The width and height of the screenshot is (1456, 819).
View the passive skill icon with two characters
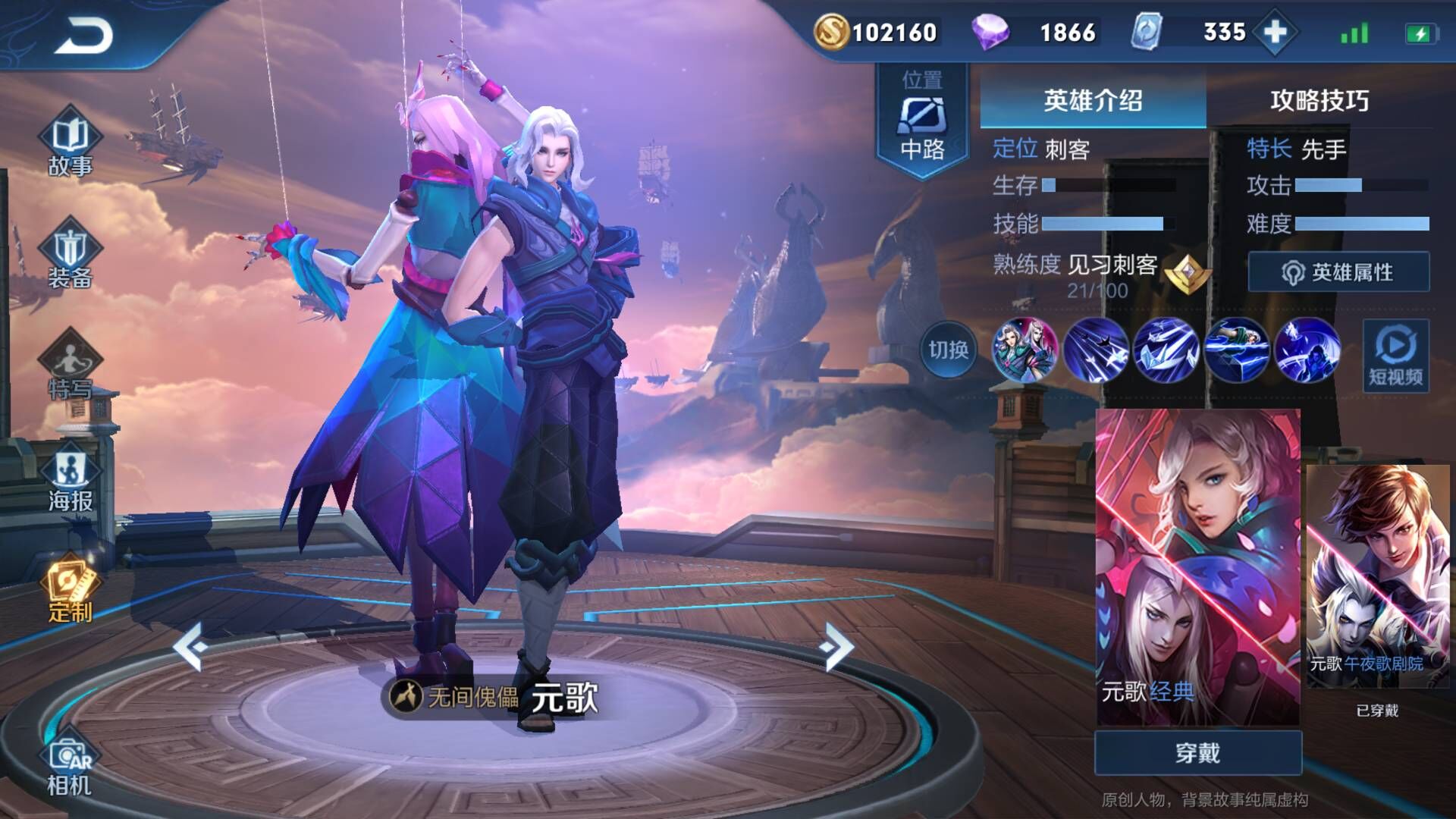(1025, 350)
